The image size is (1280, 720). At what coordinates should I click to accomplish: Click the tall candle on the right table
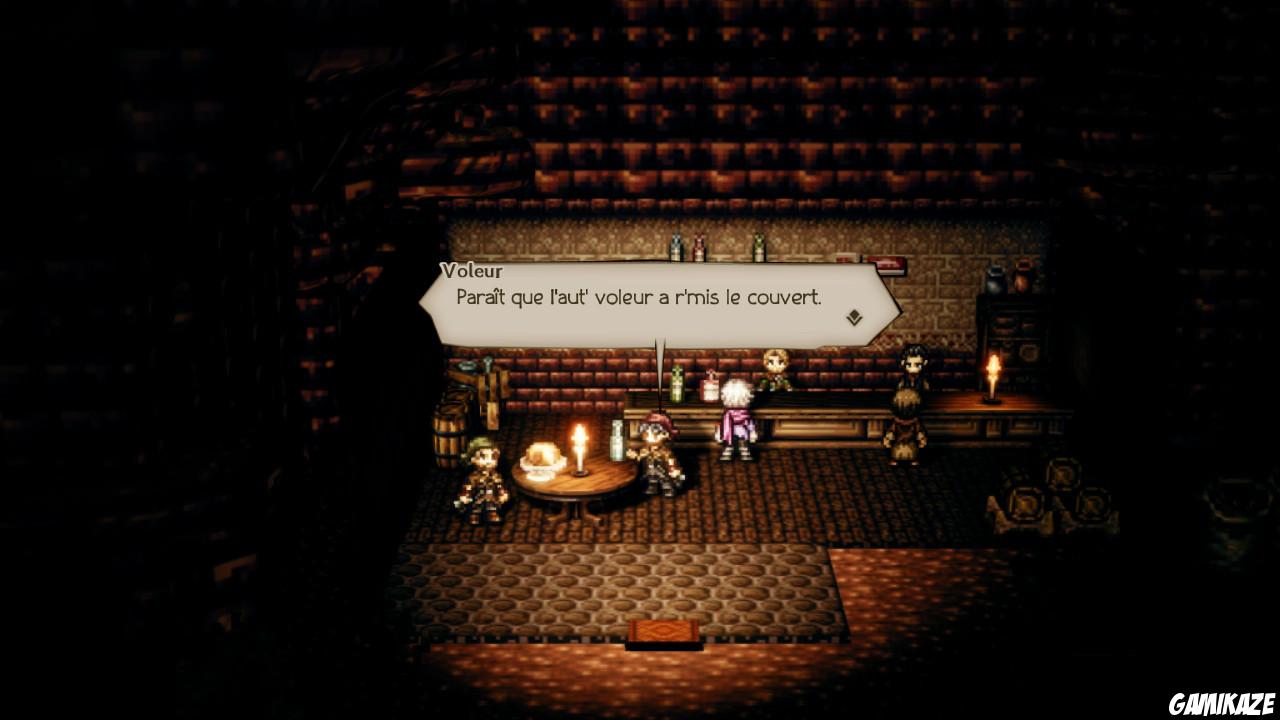[x=993, y=380]
